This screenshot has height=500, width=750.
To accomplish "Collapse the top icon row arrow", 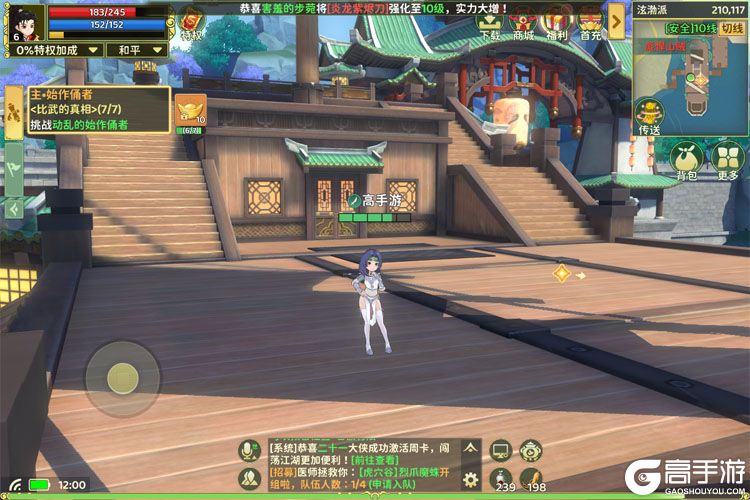I will [616, 21].
